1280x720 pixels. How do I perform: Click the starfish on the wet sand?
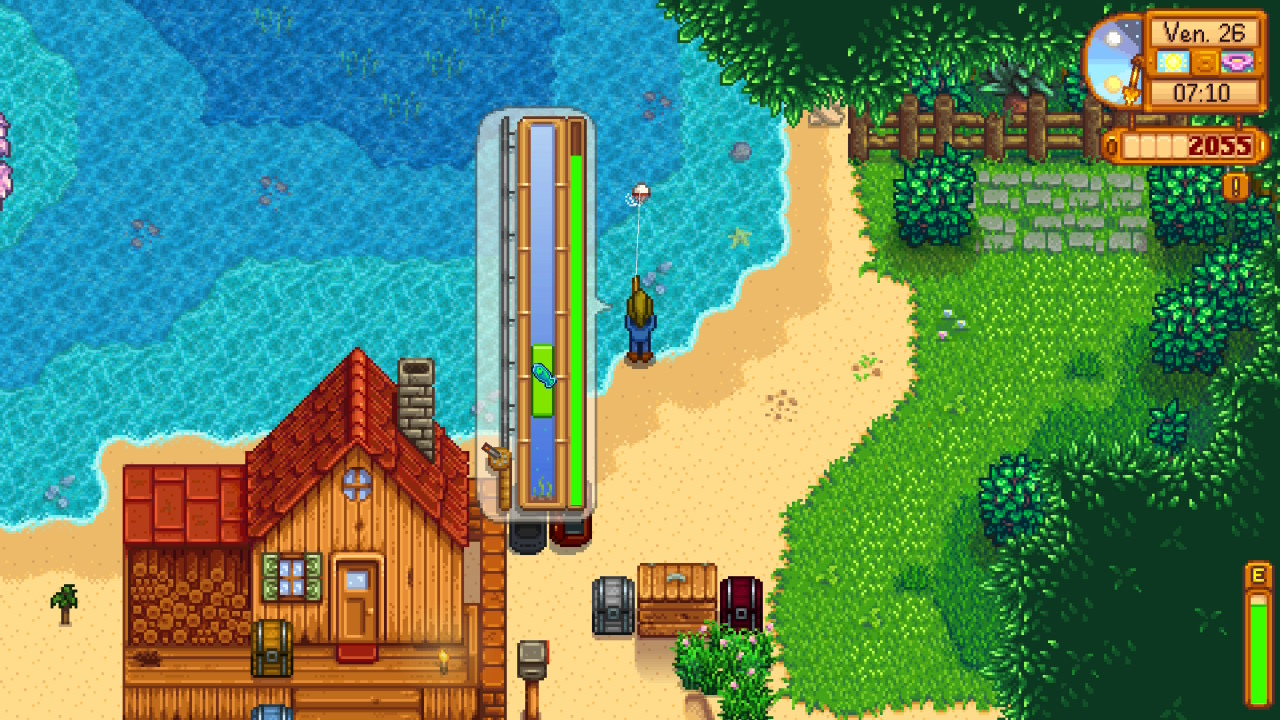click(x=738, y=238)
